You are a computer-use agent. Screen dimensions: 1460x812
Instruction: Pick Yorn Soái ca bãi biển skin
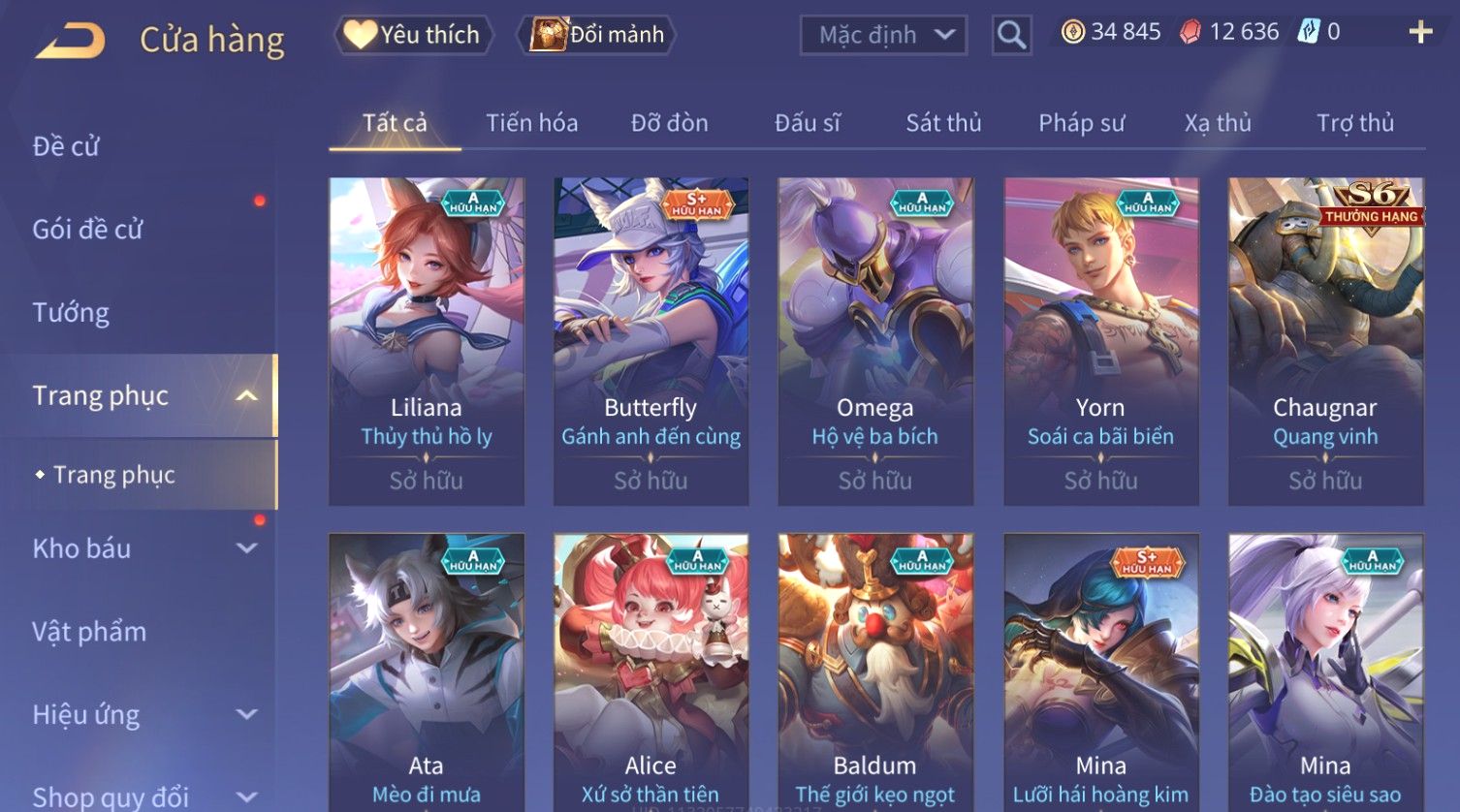pyautogui.click(x=1100, y=341)
